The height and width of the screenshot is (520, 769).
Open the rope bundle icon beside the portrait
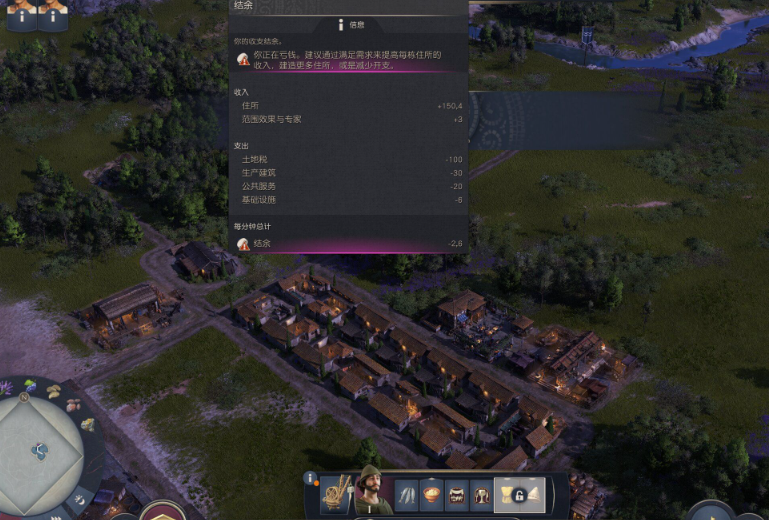334,493
